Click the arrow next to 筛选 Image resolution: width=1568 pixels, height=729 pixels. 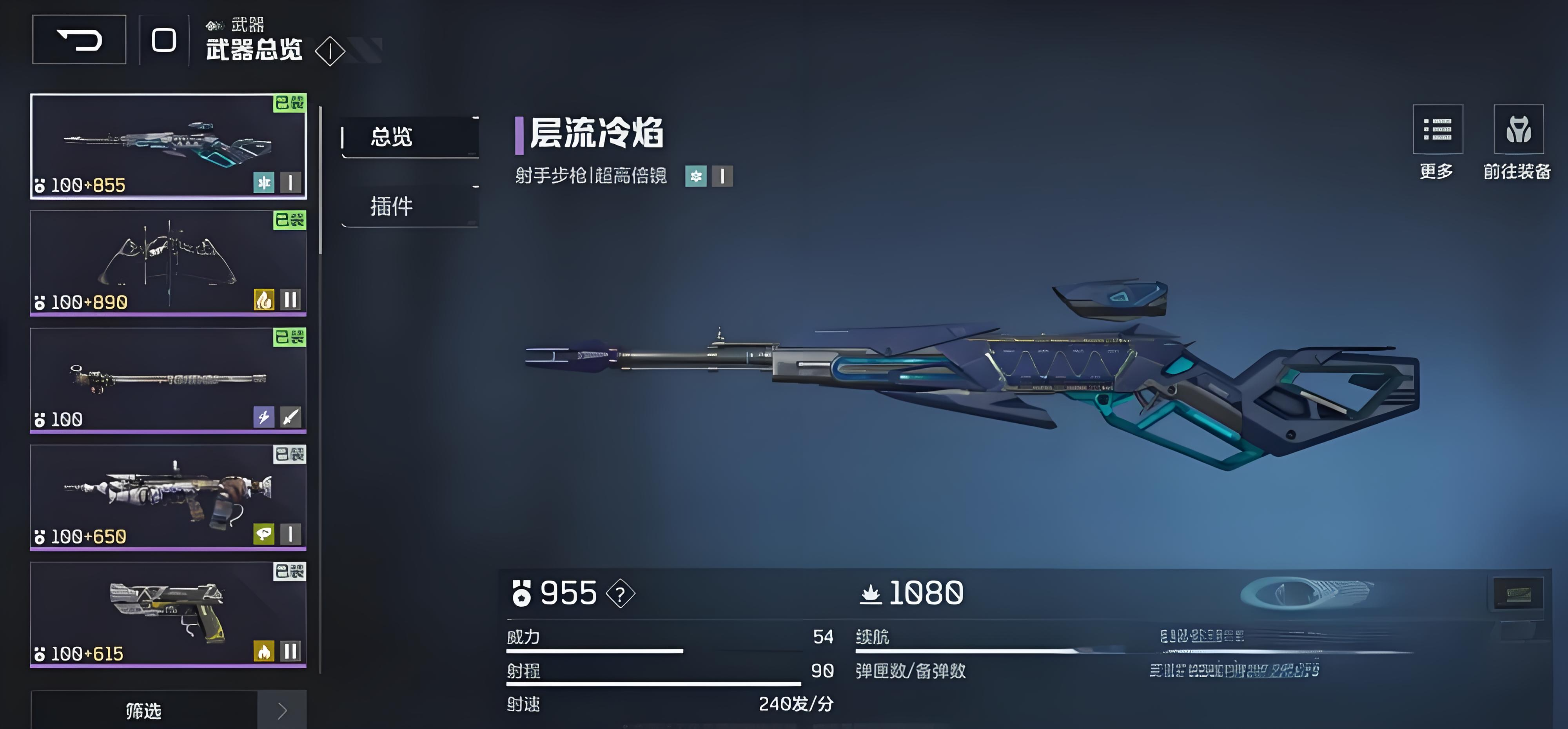282,710
